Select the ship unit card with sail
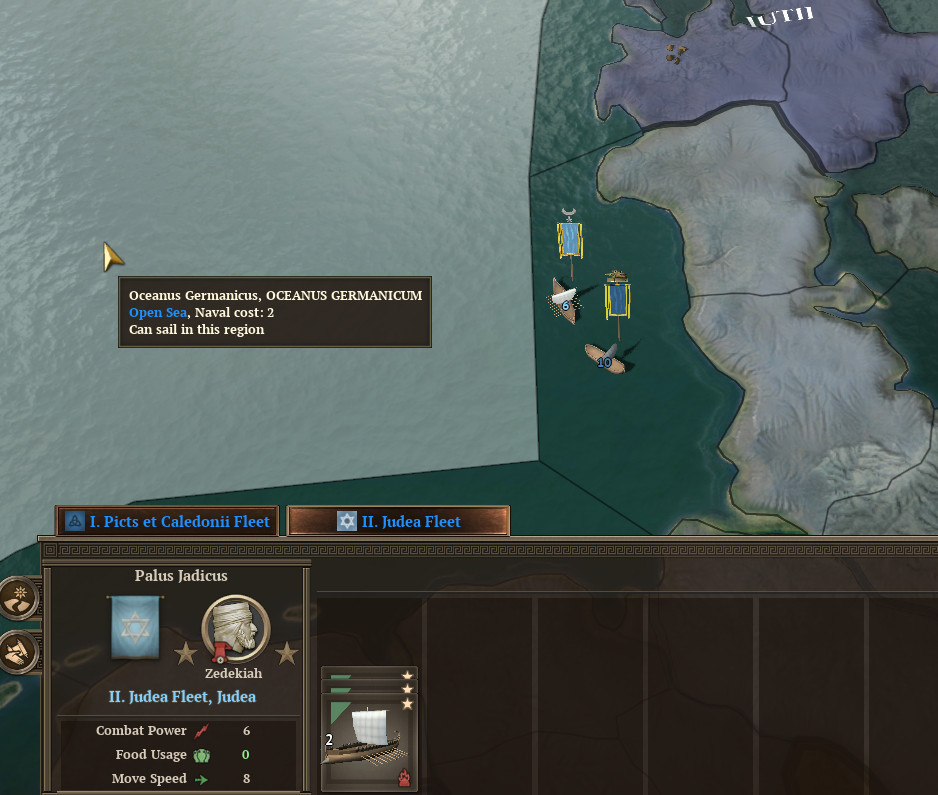 (369, 730)
